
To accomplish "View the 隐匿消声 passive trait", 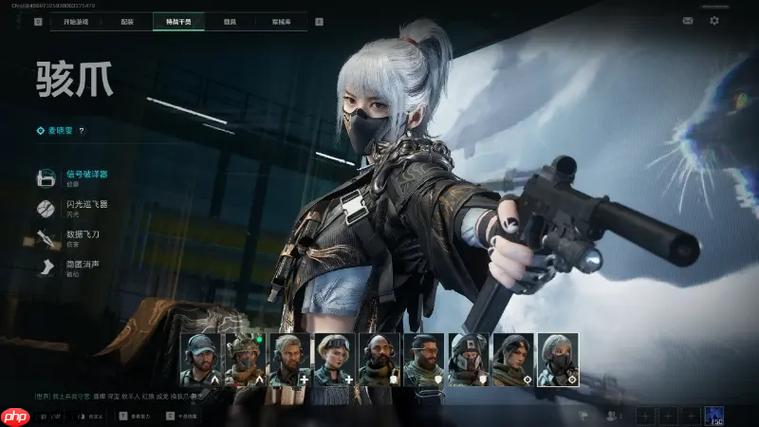I will (82, 267).
